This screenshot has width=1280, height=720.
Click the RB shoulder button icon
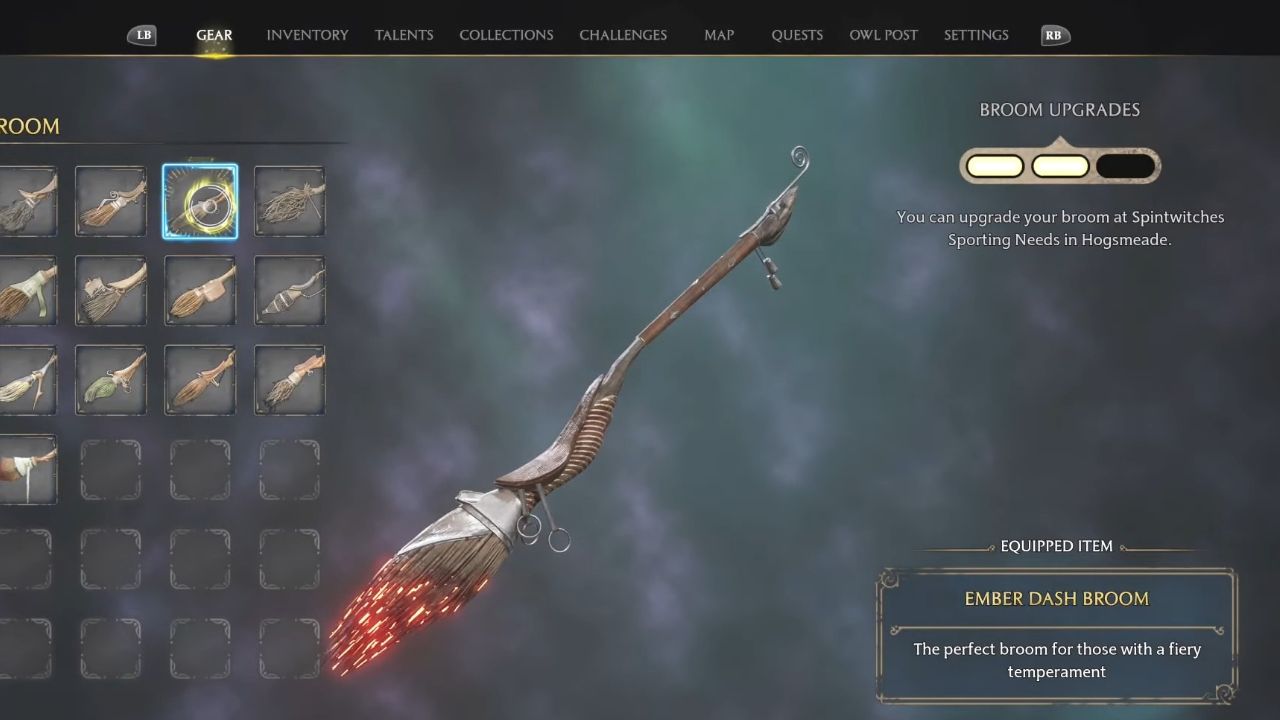tap(1054, 34)
